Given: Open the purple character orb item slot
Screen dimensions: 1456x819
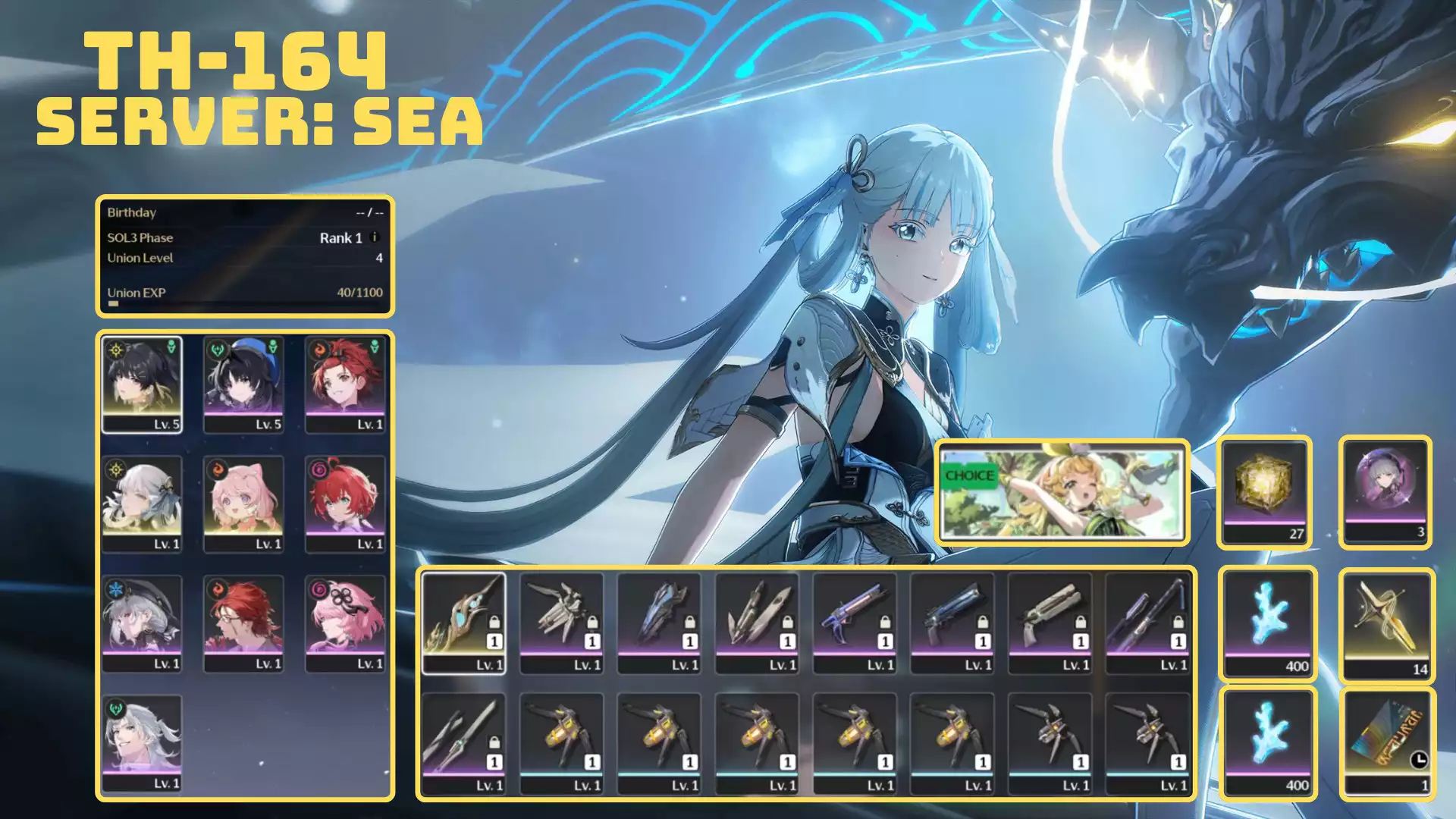Looking at the screenshot, I should (1385, 491).
